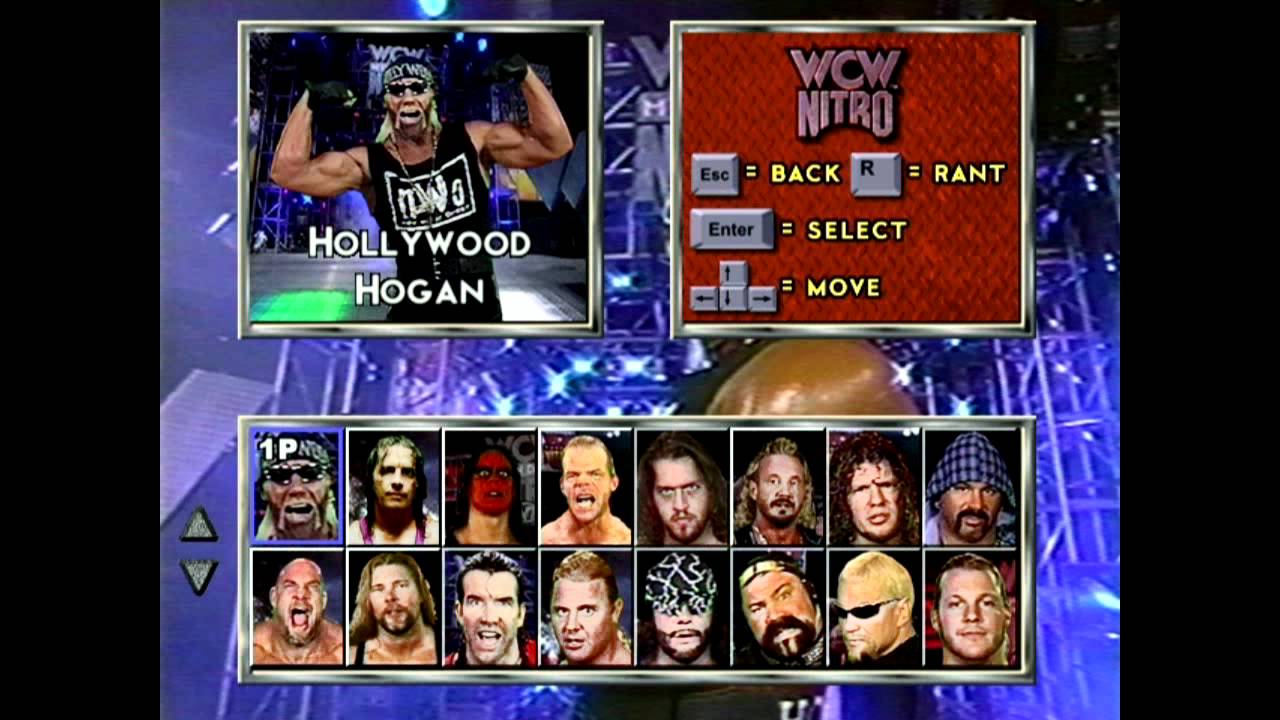Select the 1P-marked Hollywood Hogan portrait
The height and width of the screenshot is (720, 1280).
(x=297, y=487)
